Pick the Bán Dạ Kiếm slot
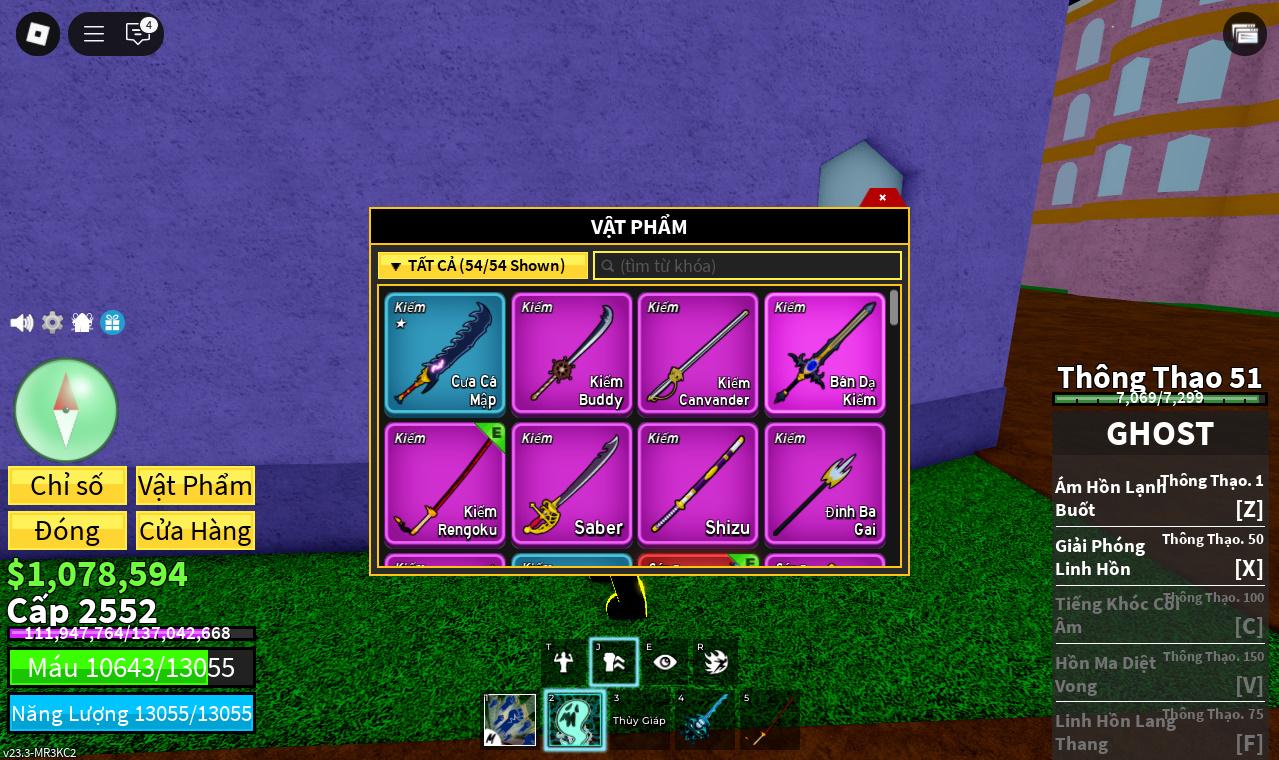 tap(825, 353)
